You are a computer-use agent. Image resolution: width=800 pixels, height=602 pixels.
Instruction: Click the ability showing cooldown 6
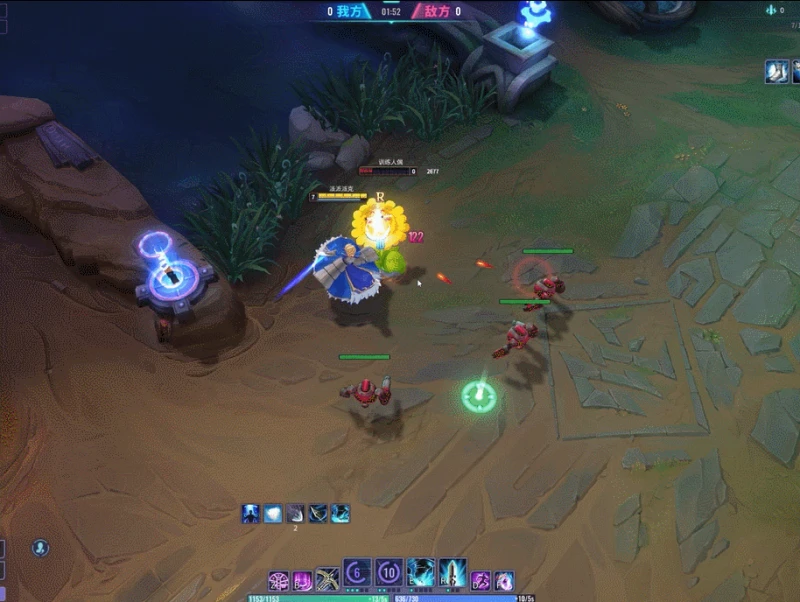(x=358, y=574)
